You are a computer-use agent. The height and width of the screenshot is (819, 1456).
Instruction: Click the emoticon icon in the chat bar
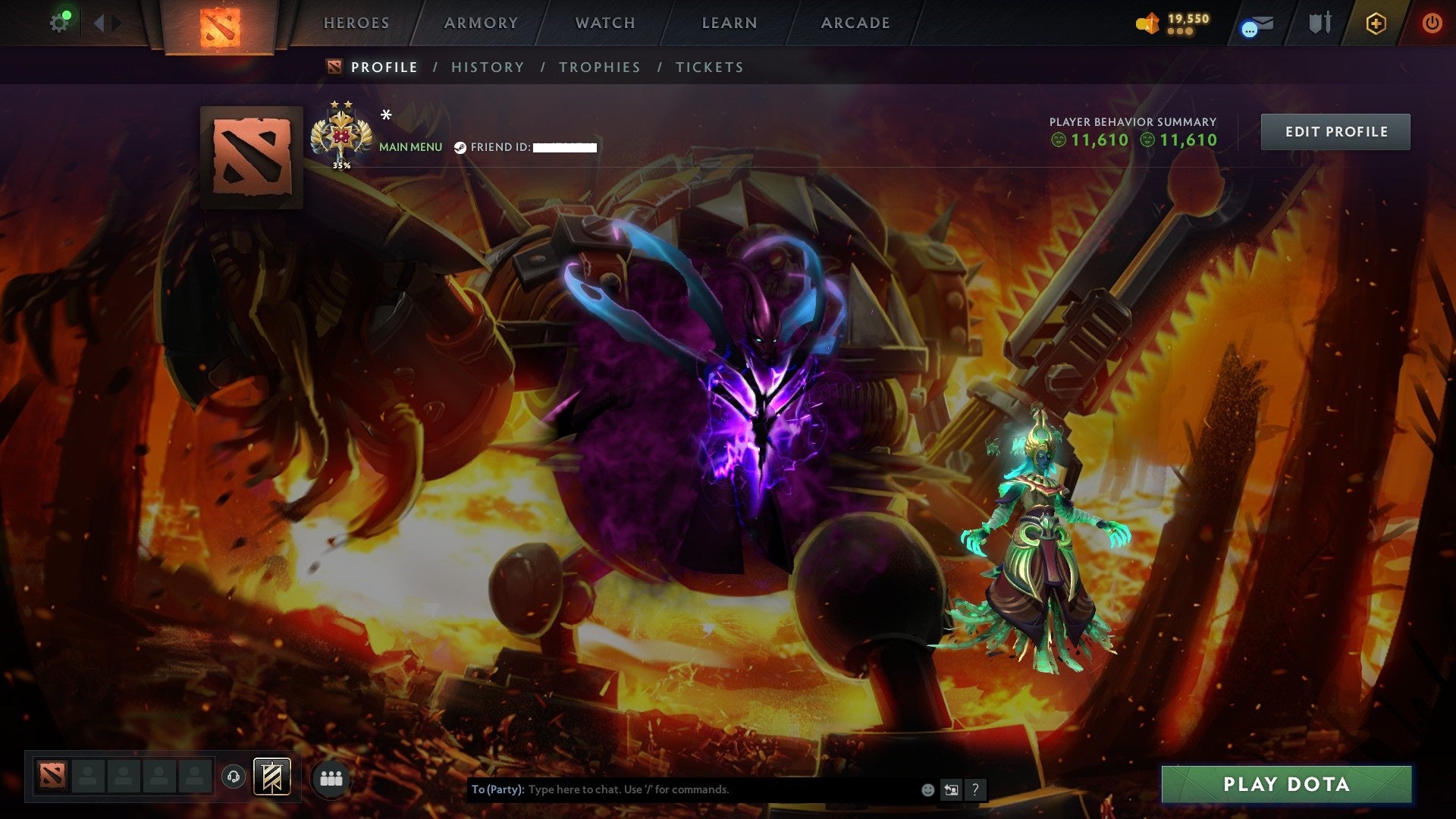[927, 789]
